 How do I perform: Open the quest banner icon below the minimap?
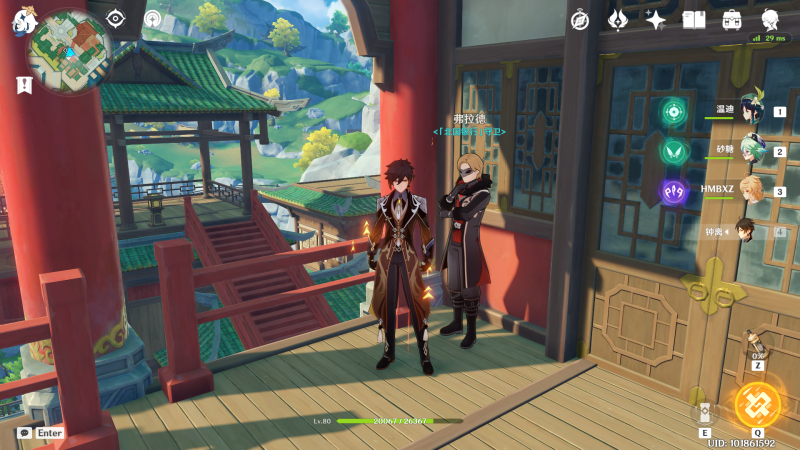pos(24,86)
